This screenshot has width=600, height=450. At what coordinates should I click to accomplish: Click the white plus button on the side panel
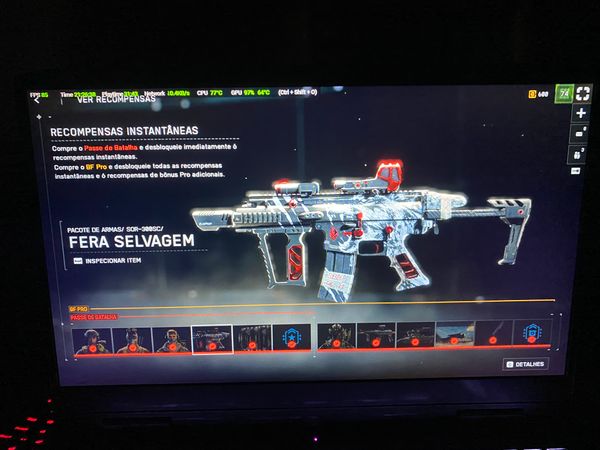click(x=581, y=114)
